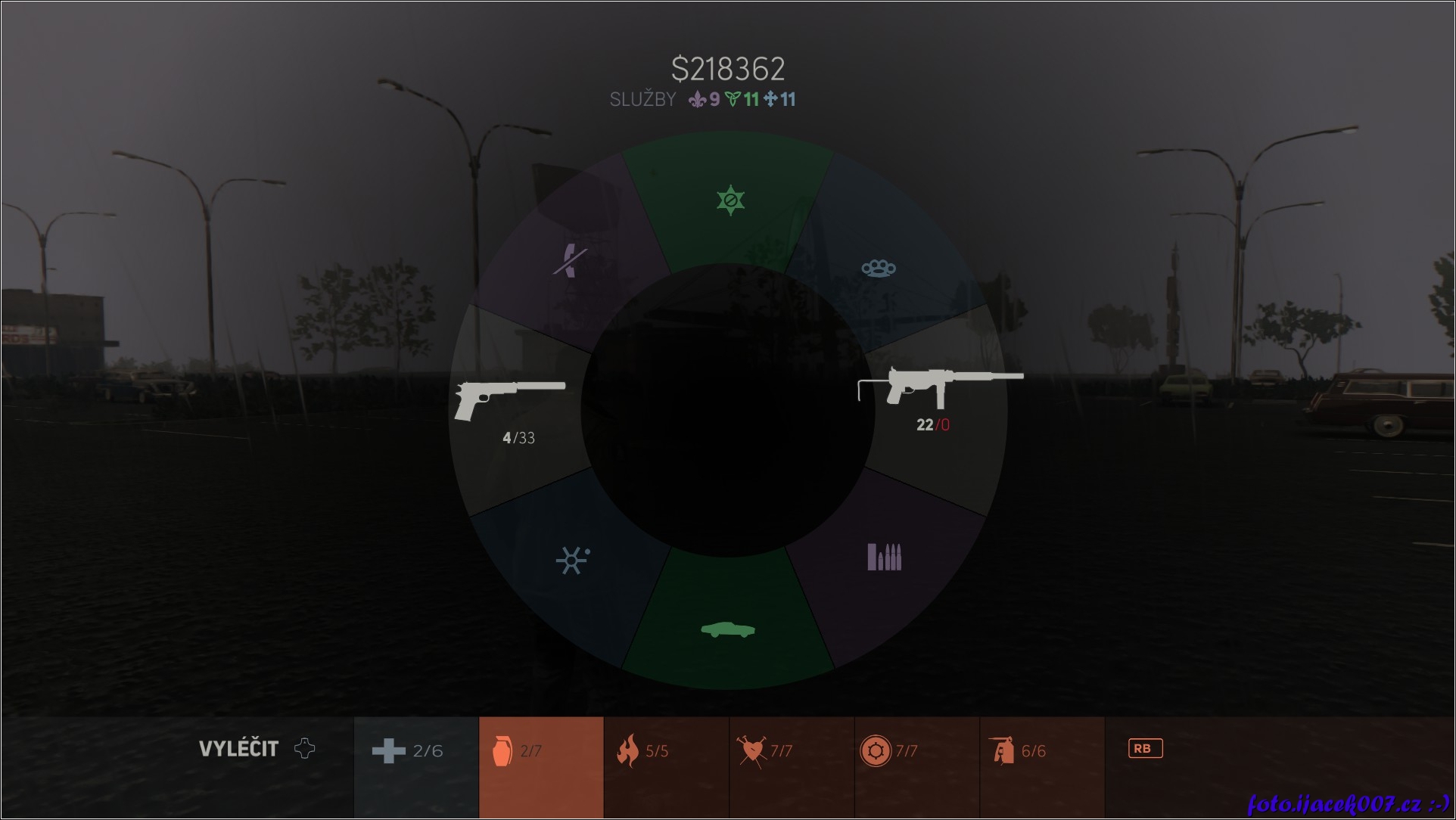Choose the brass knuckles wheel segment
The width and height of the screenshot is (1456, 820).
click(x=878, y=268)
